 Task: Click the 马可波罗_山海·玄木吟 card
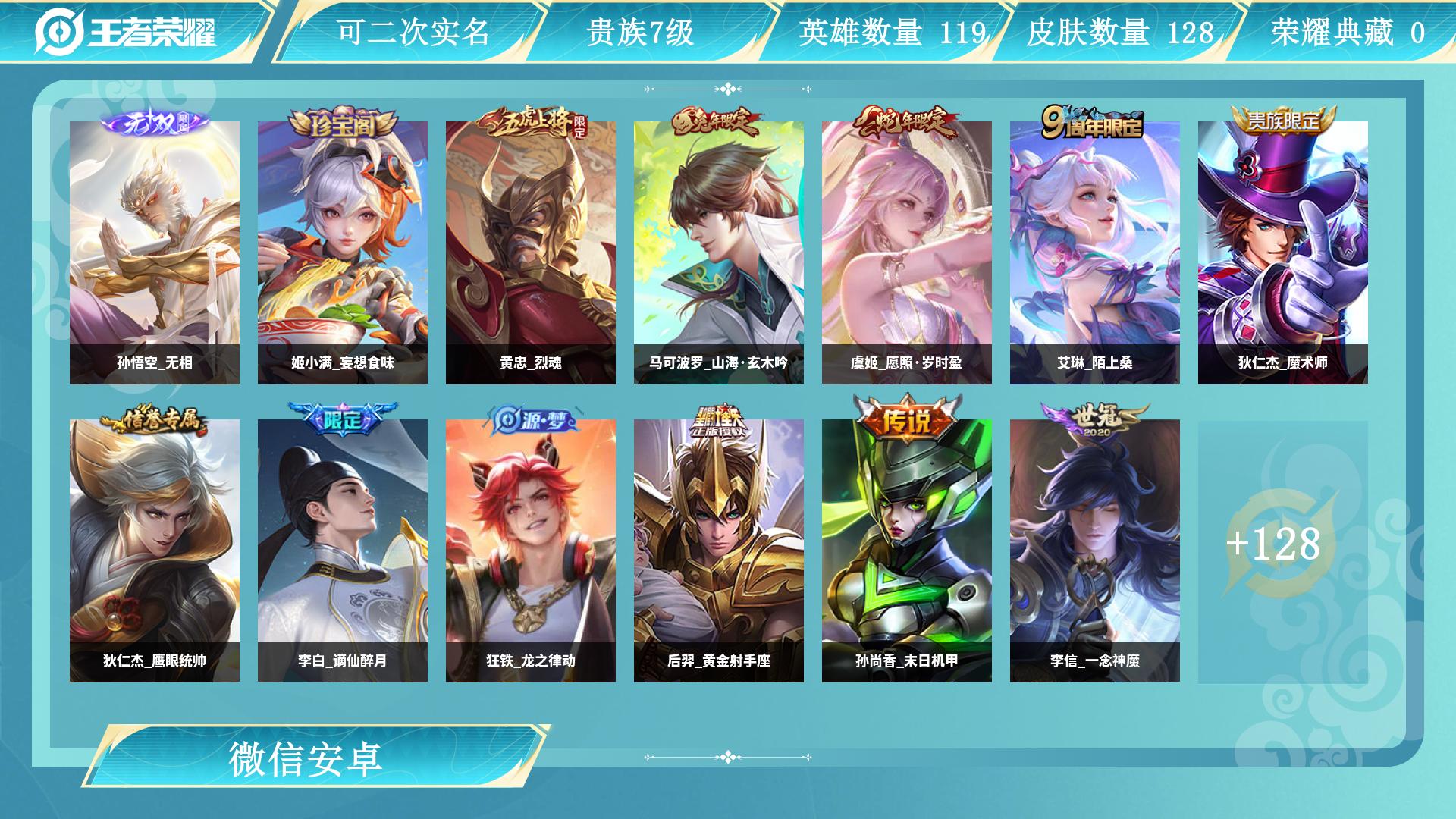(719, 253)
